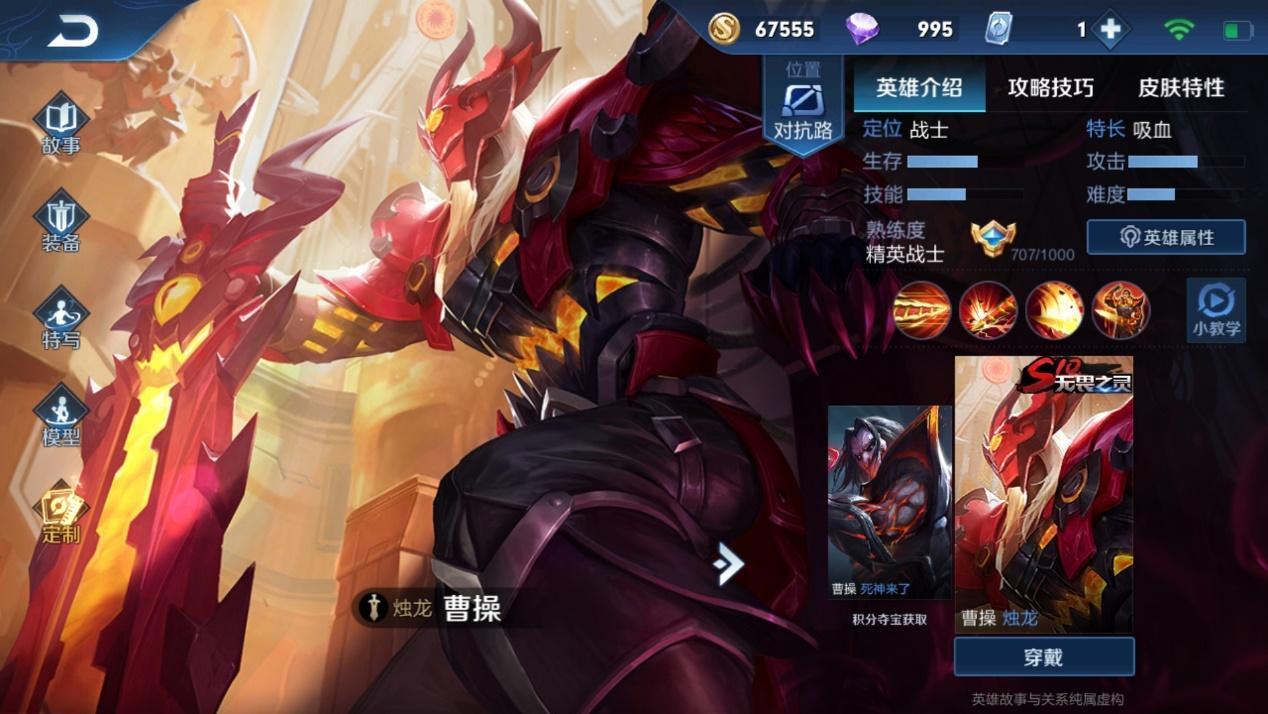Open the 定制 customization menu
The height and width of the screenshot is (714, 1268).
click(61, 514)
